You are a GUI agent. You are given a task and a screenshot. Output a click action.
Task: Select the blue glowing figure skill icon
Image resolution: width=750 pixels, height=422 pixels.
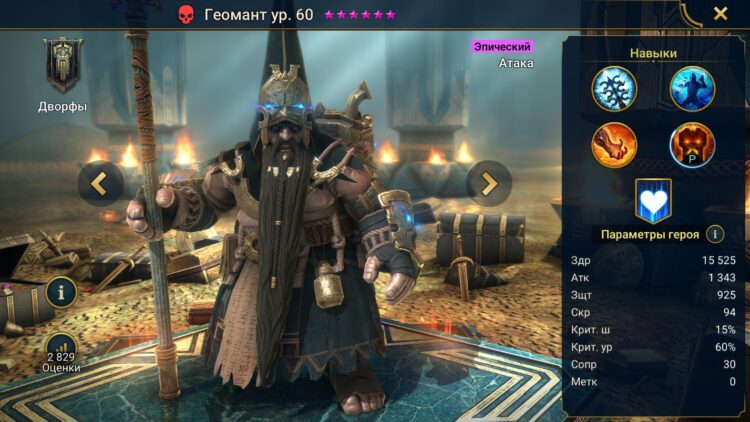point(692,88)
